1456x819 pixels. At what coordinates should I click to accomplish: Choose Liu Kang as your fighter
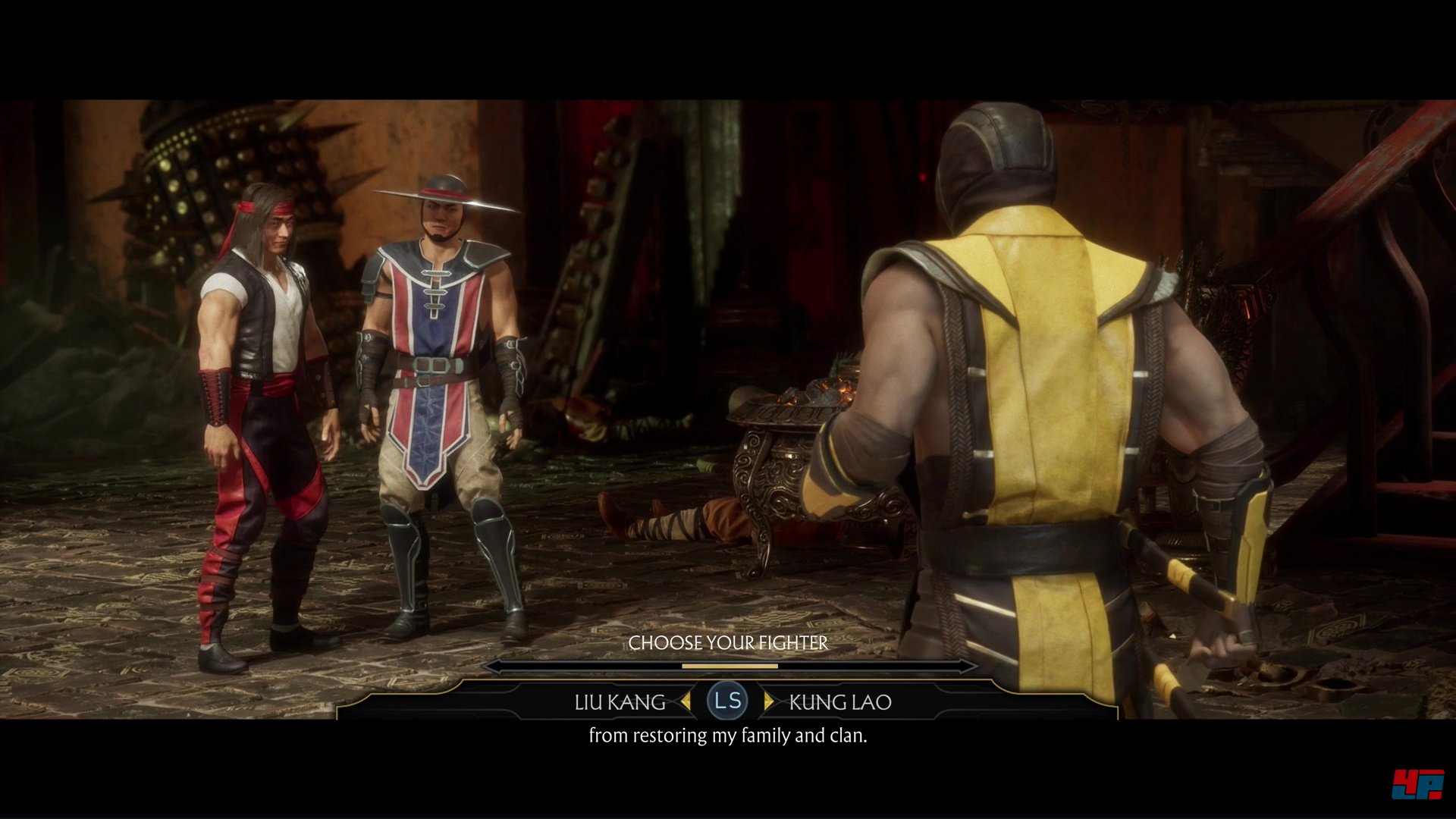[620, 702]
